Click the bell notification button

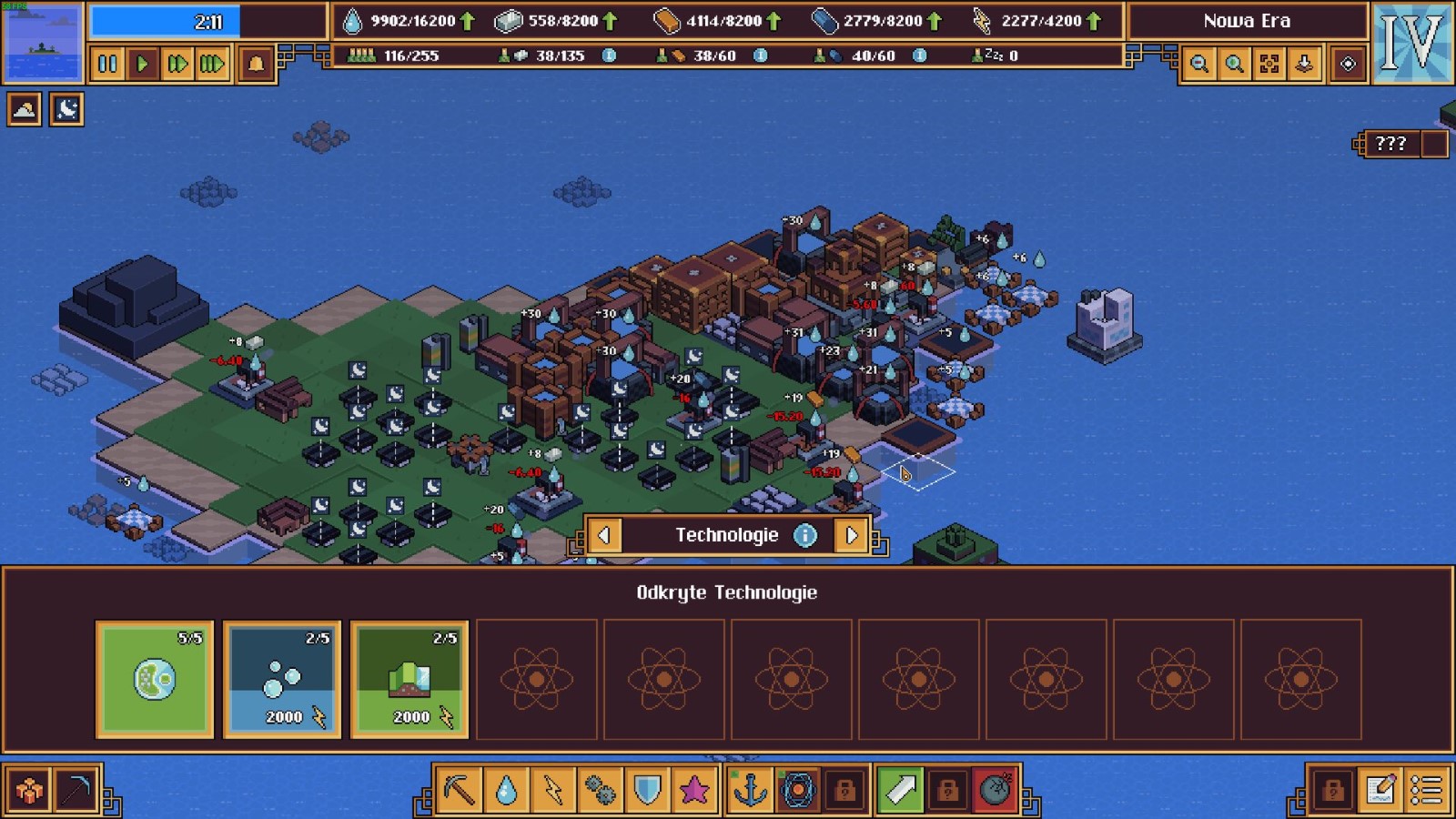tap(257, 64)
